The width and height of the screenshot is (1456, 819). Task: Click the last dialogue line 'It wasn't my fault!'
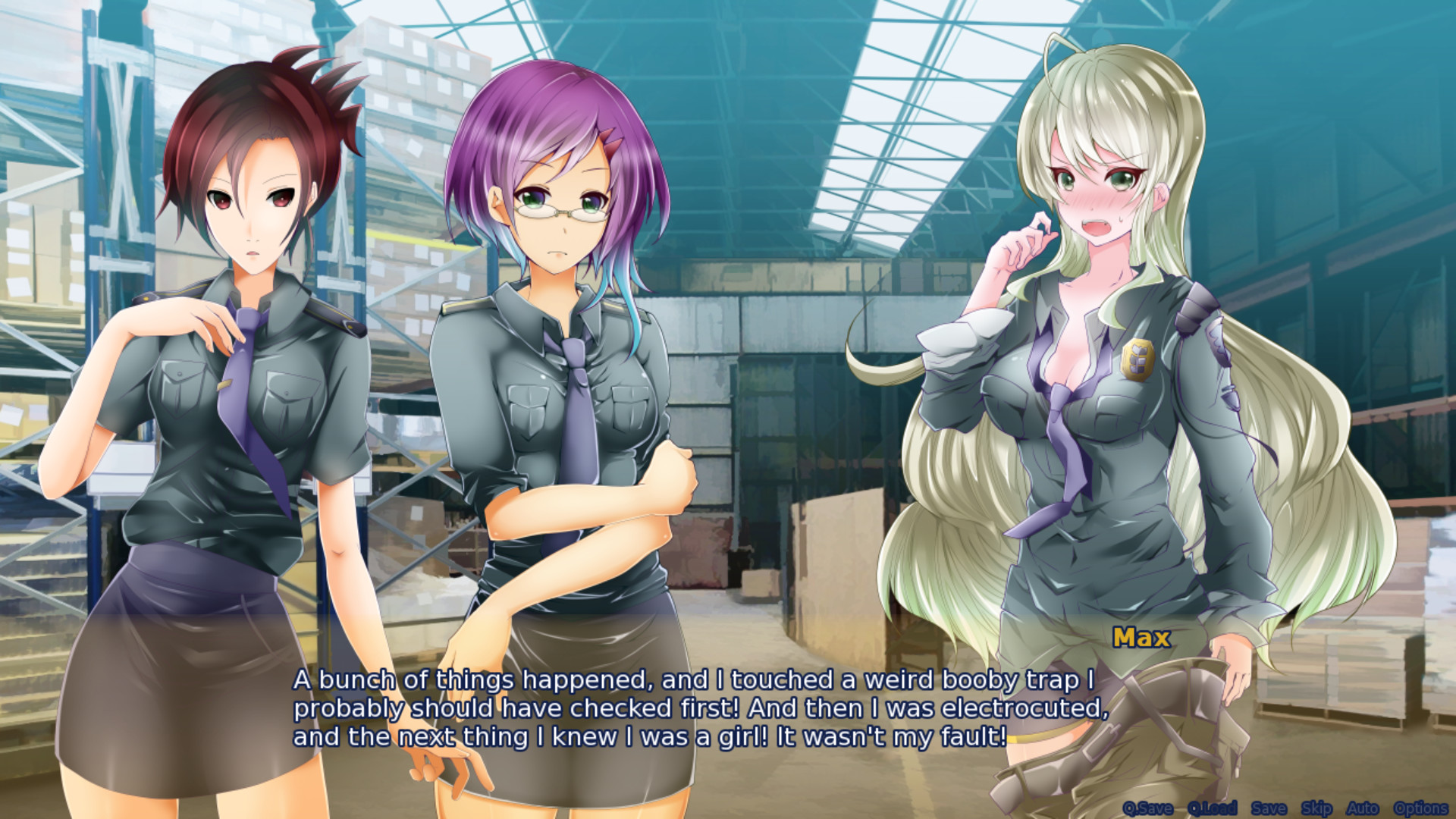pos(887,733)
